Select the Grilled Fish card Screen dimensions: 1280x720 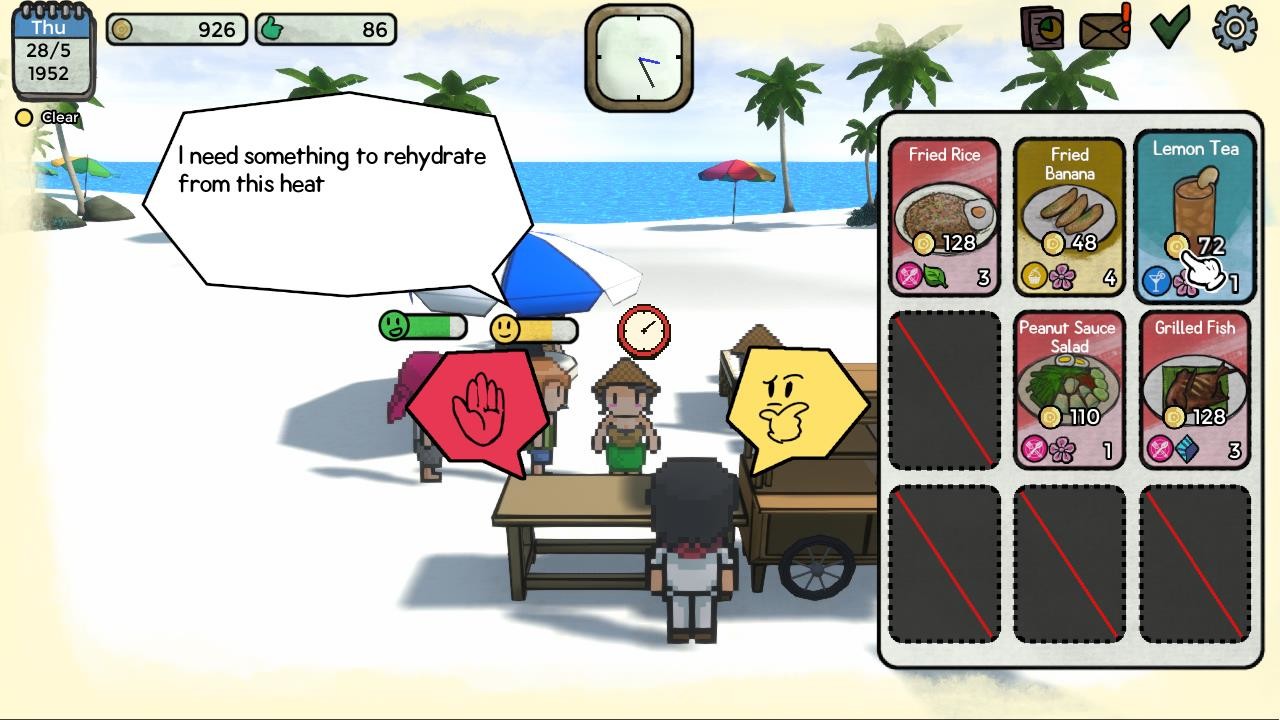[1194, 385]
